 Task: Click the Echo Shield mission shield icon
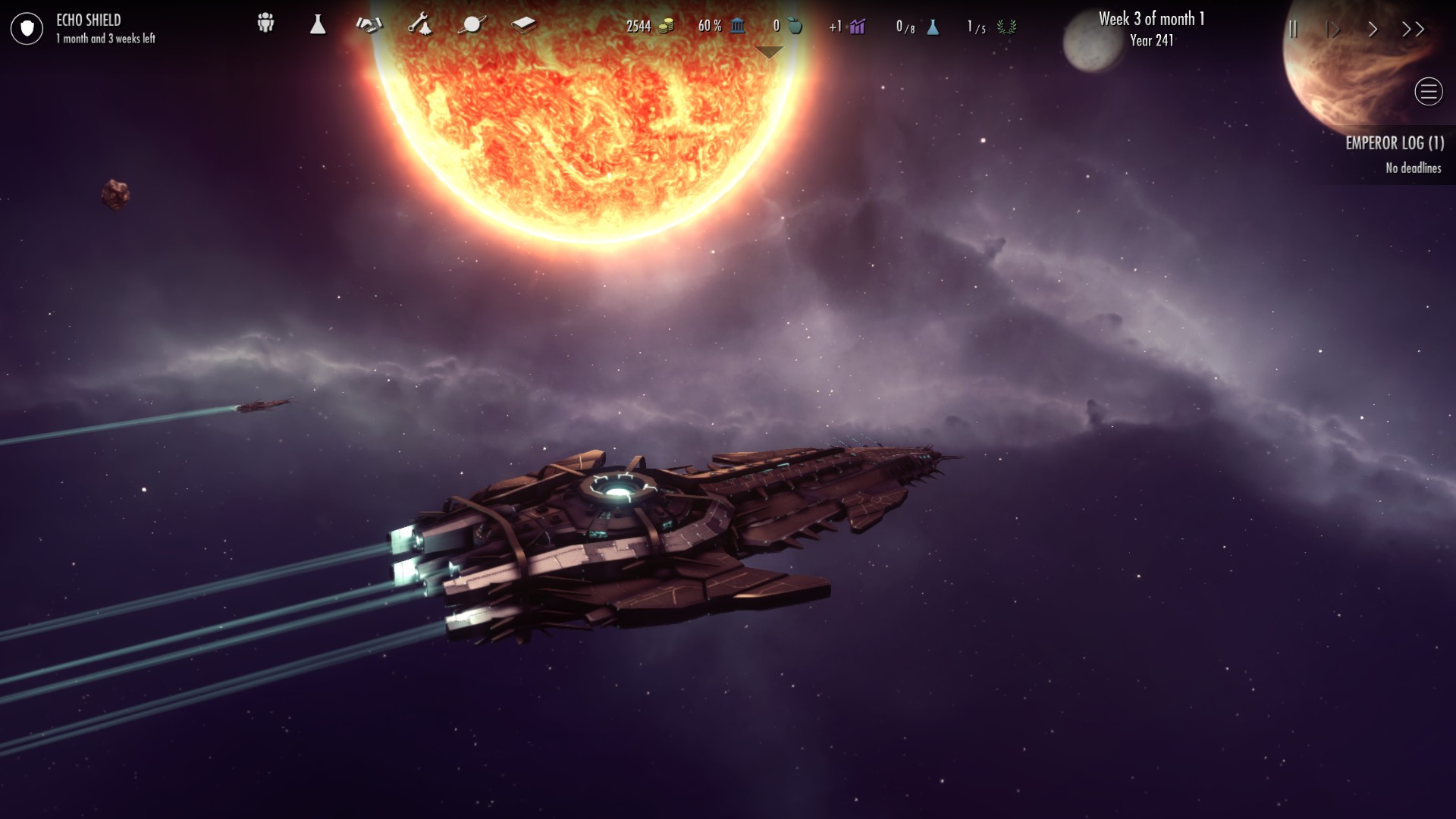pos(27,28)
